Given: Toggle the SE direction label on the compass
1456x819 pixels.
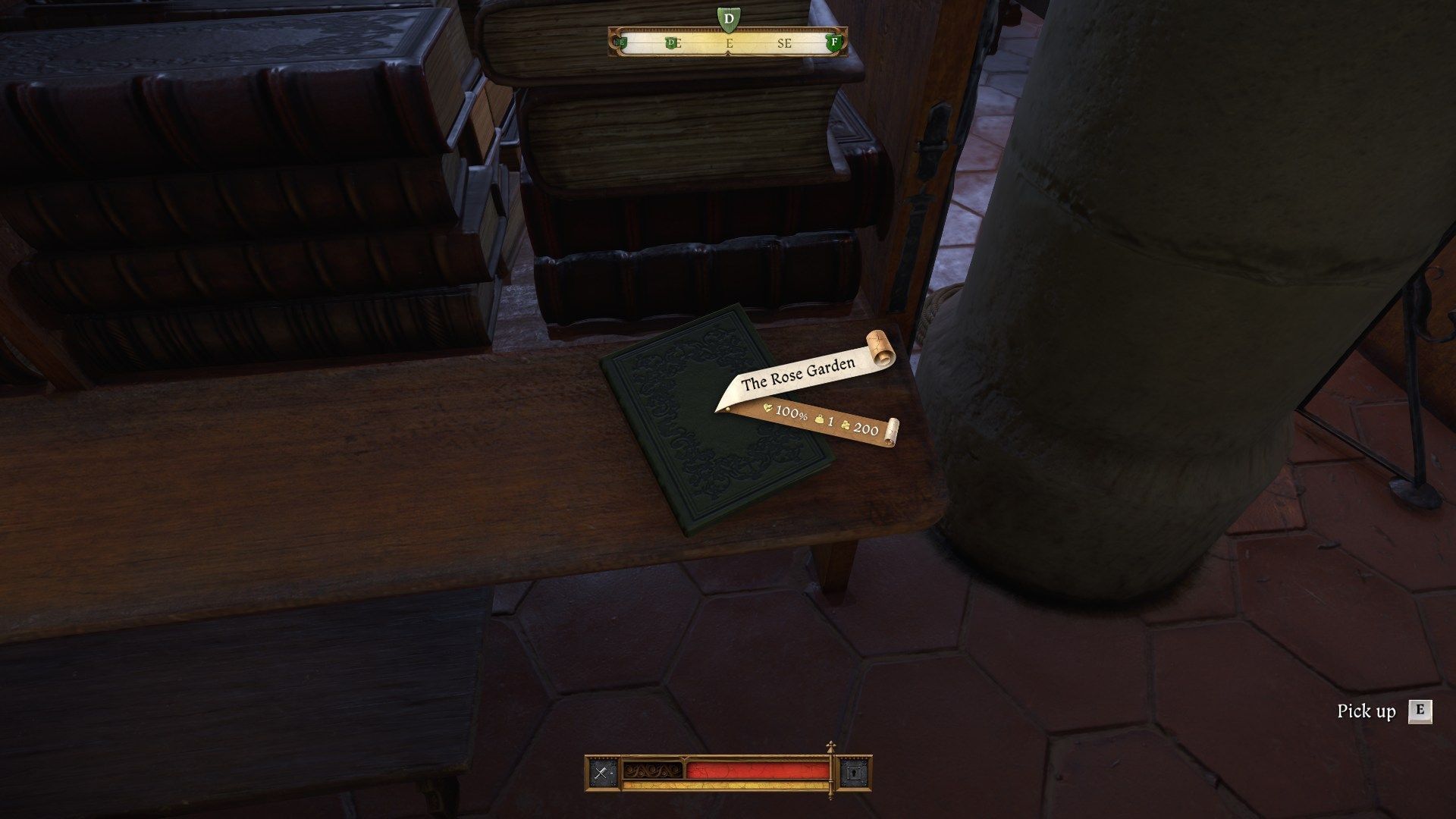Looking at the screenshot, I should click(786, 44).
